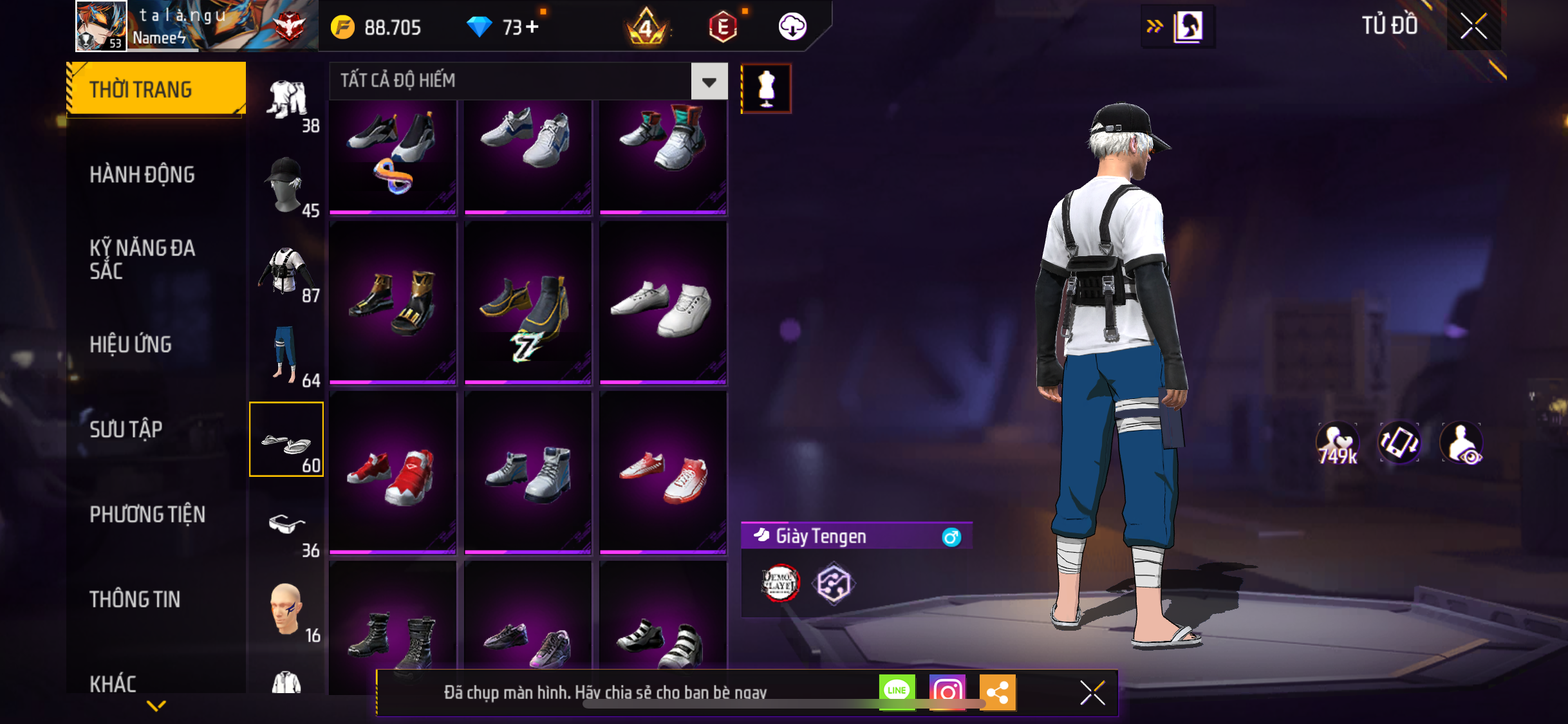Add diamonds via the plus button
The image size is (1568, 724).
(532, 27)
